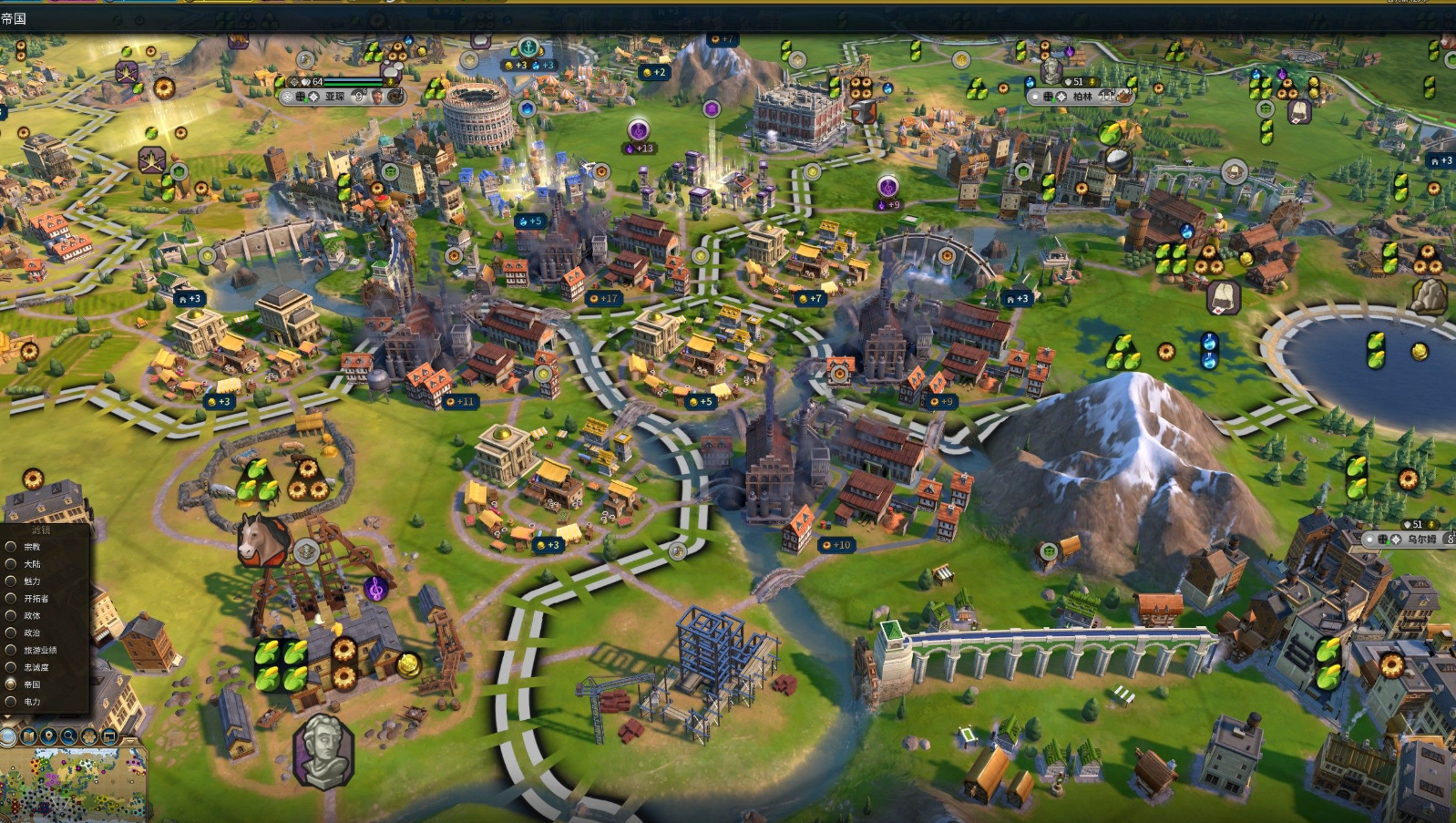The height and width of the screenshot is (823, 1456).
Task: Click the magnifying glass map search button
Action: point(69,736)
